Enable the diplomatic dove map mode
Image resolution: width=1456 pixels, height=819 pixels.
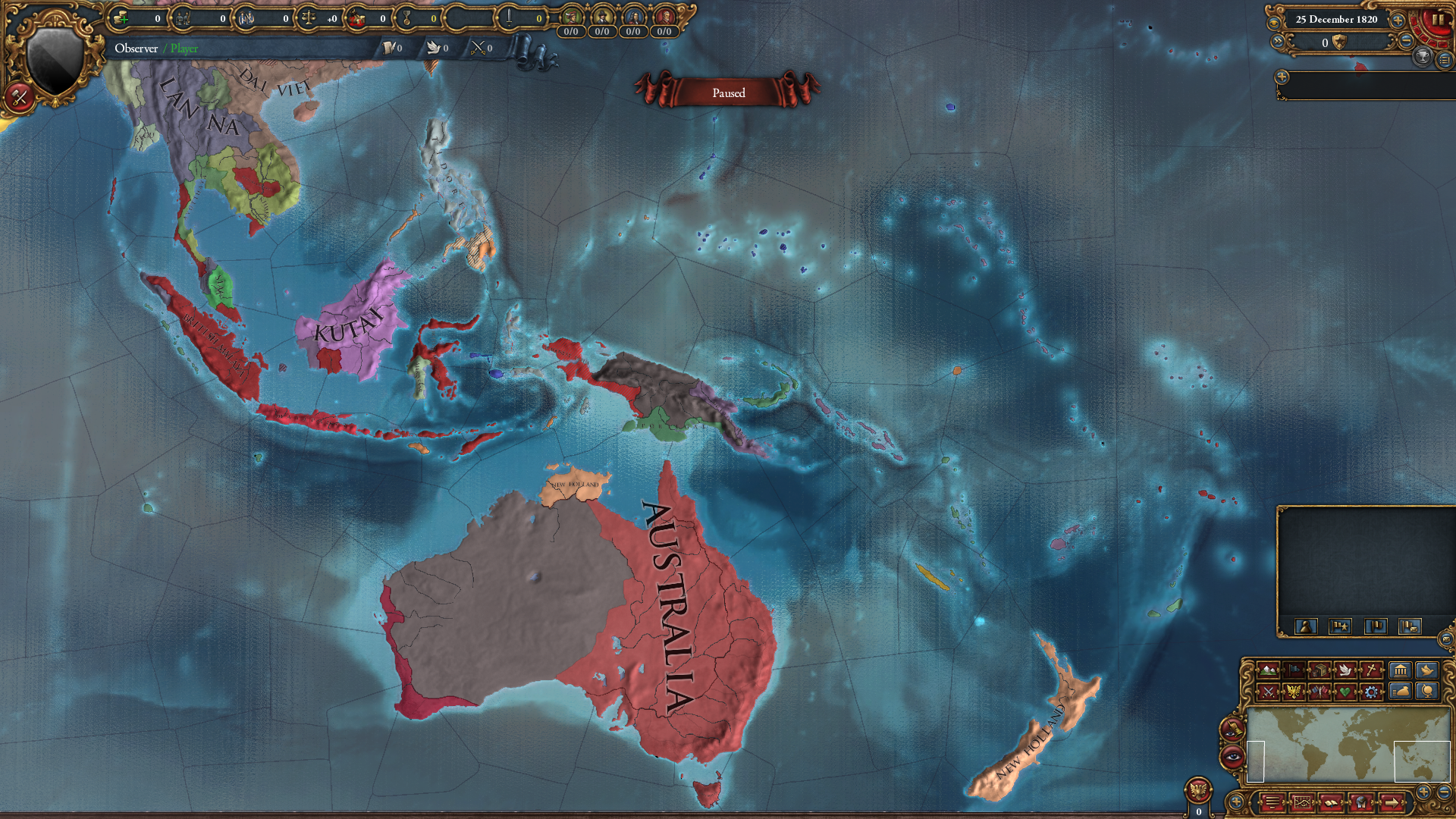coord(1345,670)
